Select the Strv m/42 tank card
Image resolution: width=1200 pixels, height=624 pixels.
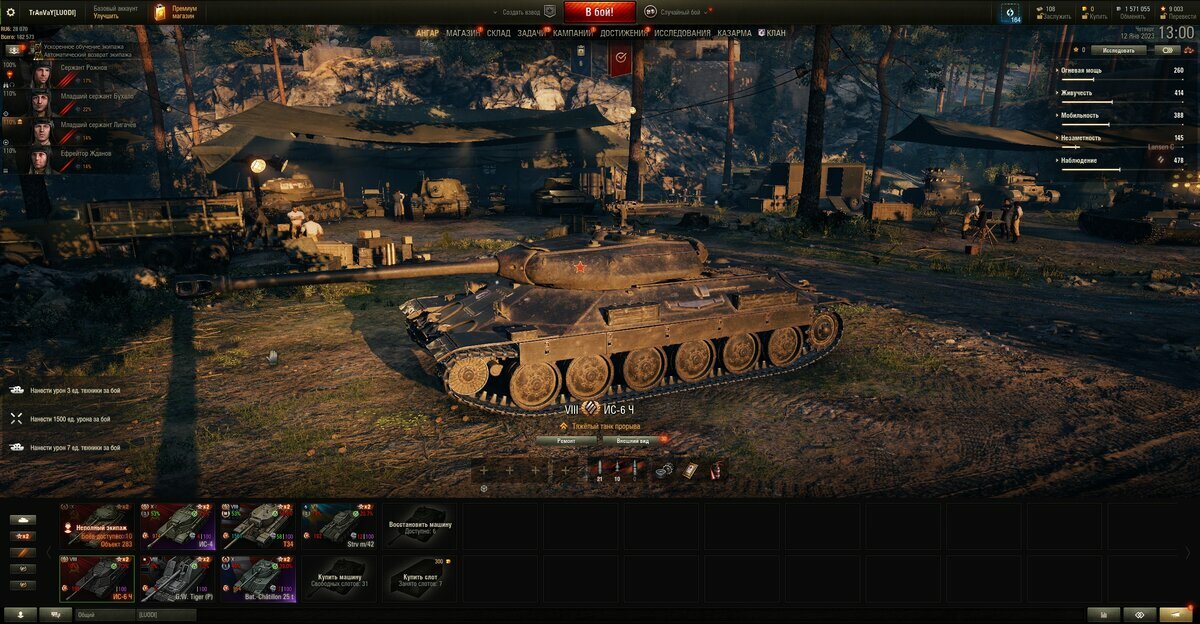[x=338, y=525]
